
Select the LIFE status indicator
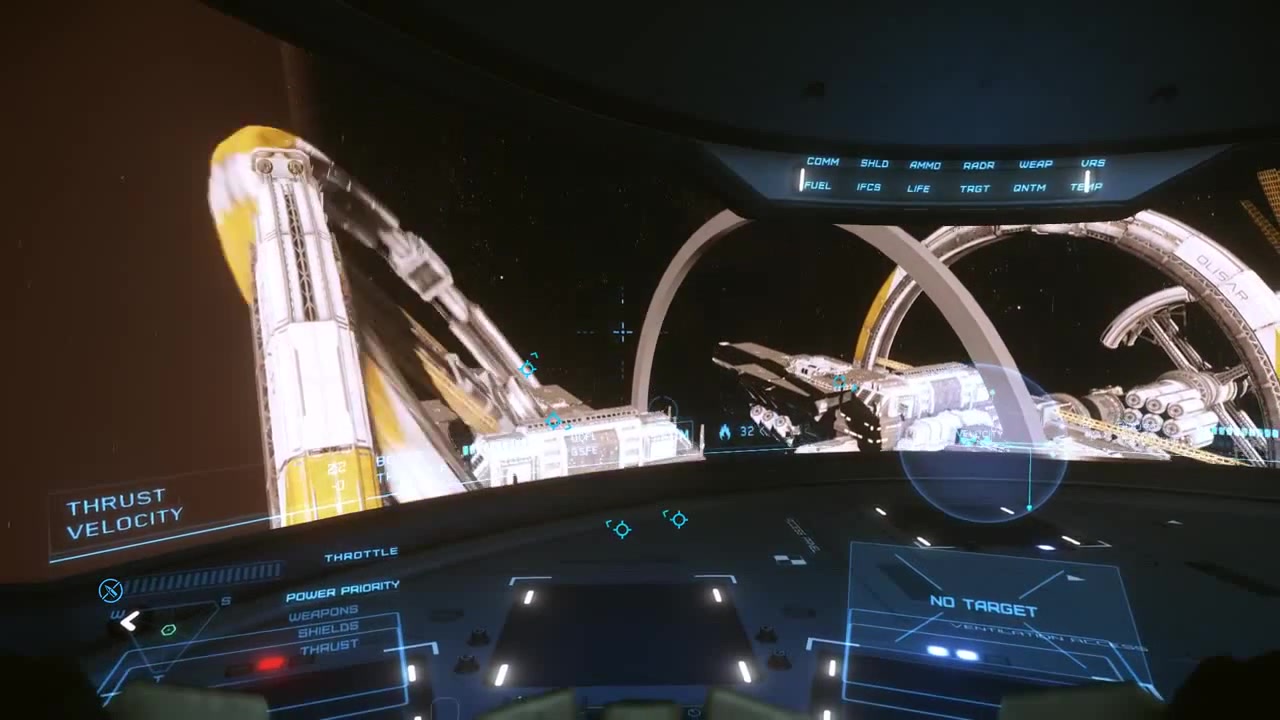pos(919,188)
